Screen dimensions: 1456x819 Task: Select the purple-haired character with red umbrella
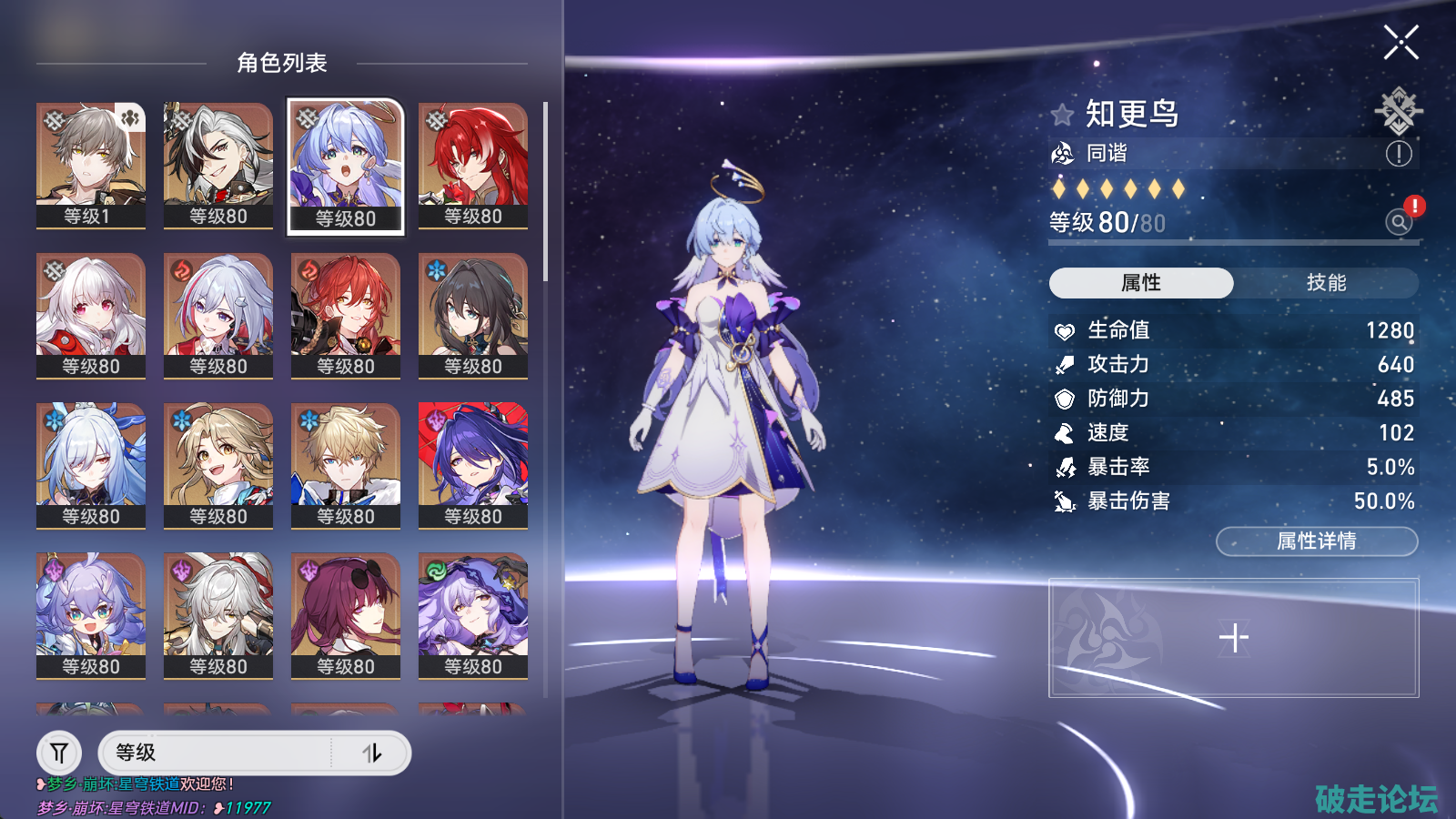[x=472, y=465]
